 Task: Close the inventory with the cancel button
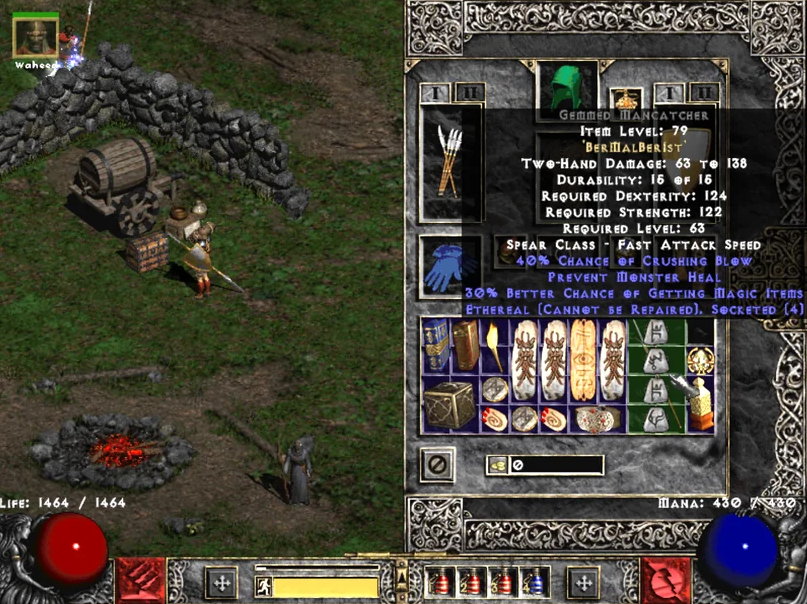(x=437, y=465)
